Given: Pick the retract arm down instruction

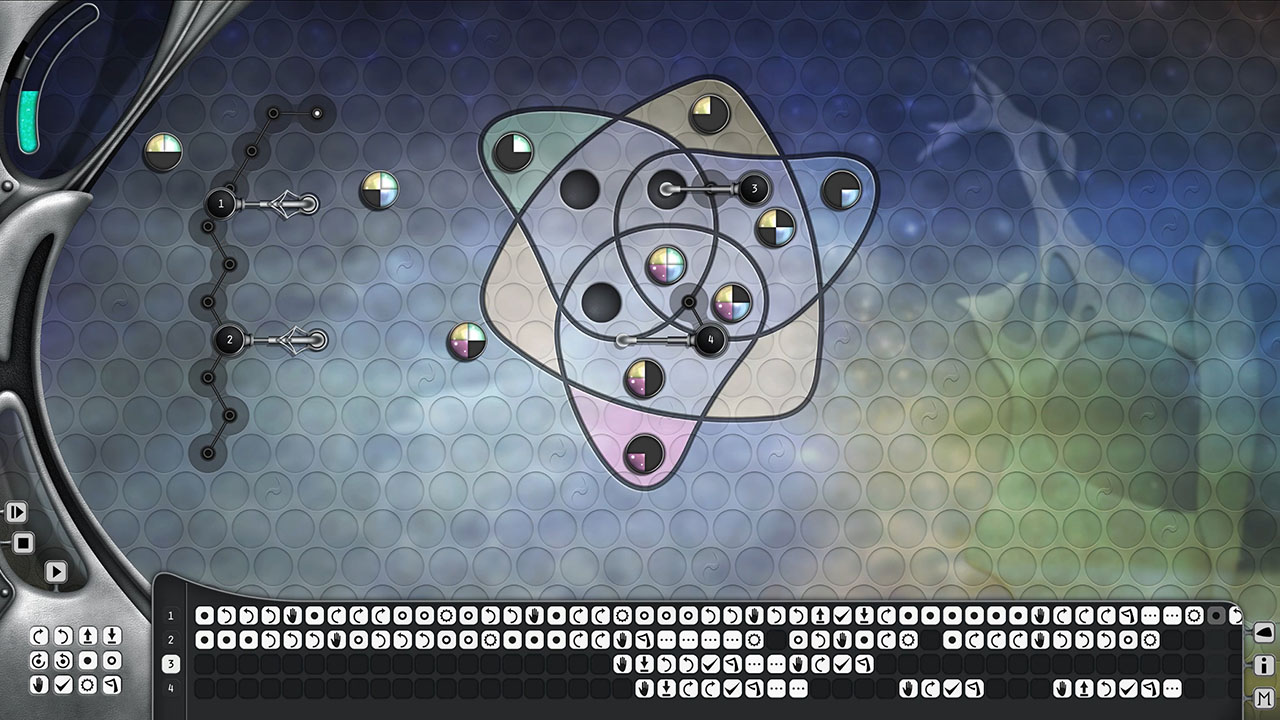Looking at the screenshot, I should coord(112,636).
